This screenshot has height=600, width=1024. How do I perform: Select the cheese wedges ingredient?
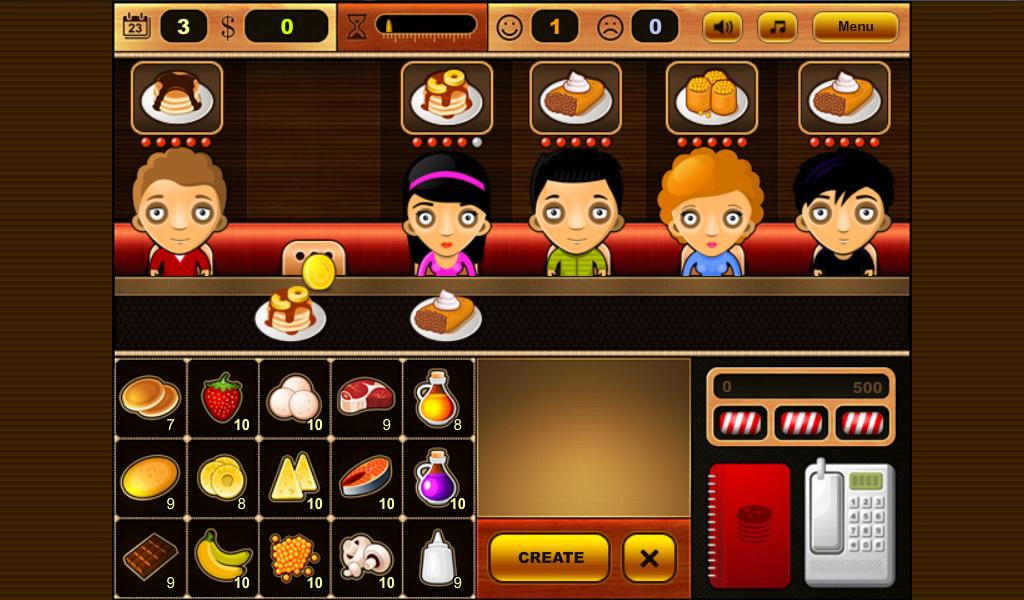(x=295, y=477)
